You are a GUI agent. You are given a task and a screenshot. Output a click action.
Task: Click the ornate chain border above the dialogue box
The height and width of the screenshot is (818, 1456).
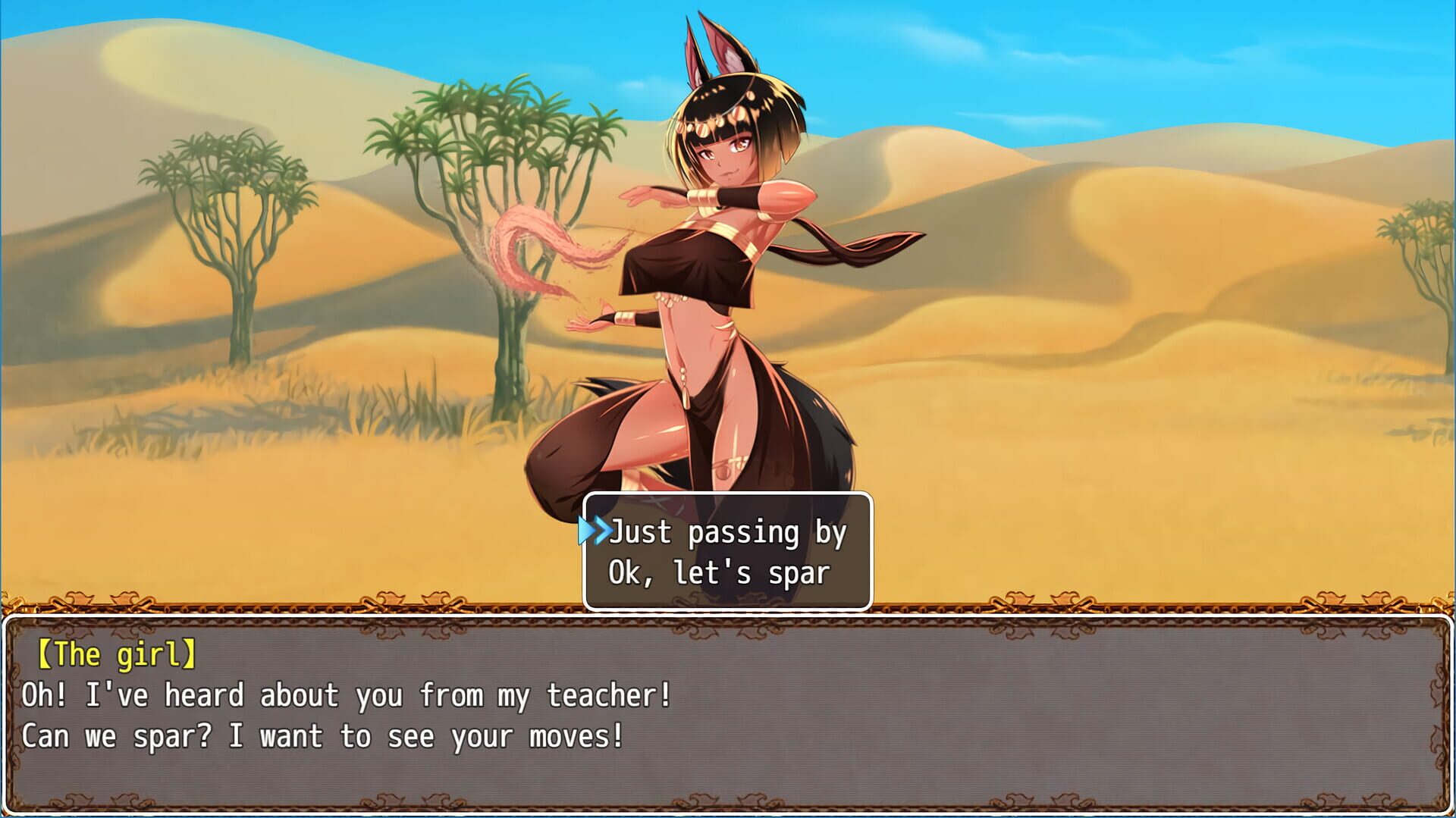tap(379, 606)
